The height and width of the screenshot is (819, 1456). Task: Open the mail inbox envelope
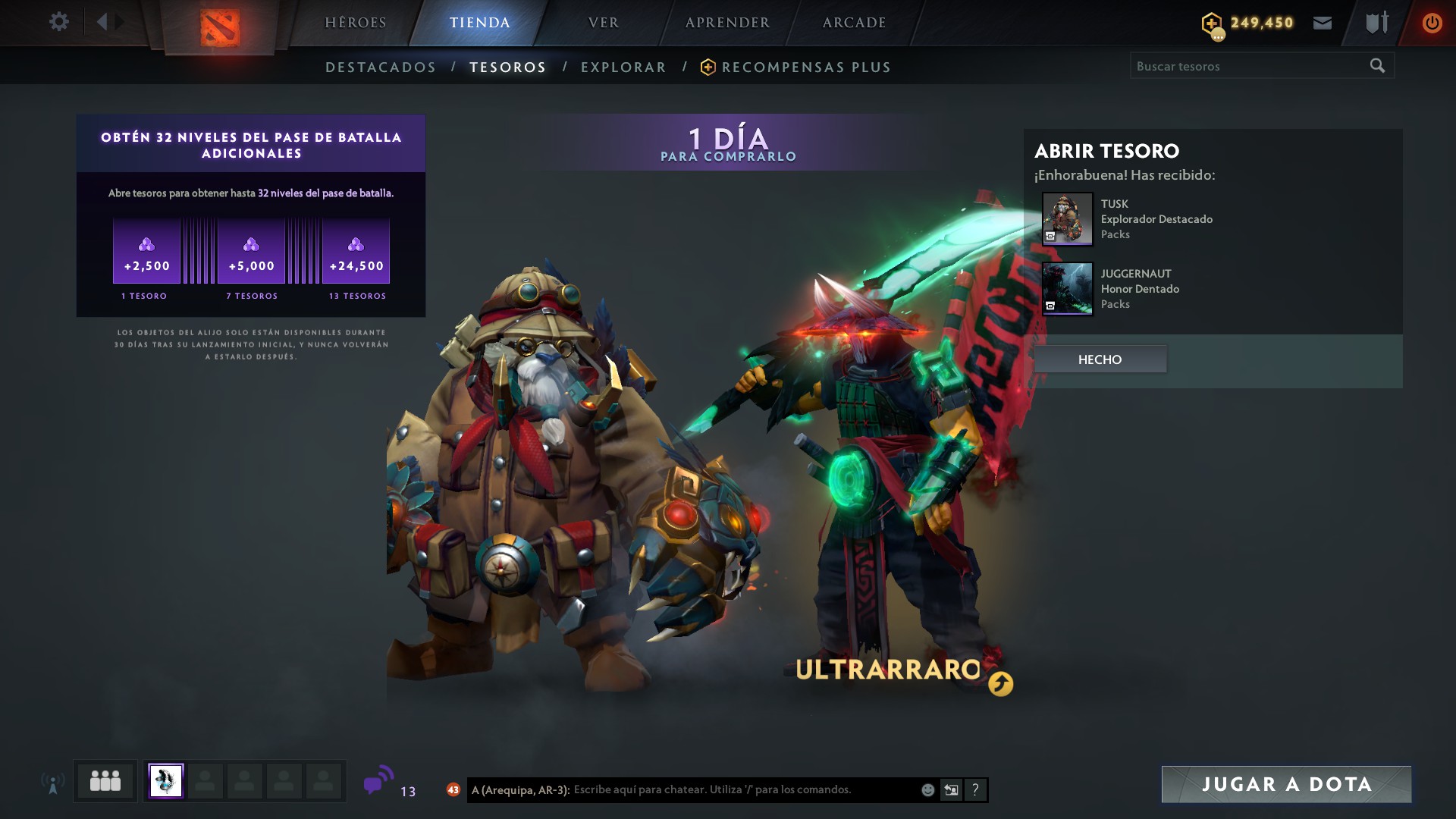[x=1323, y=23]
